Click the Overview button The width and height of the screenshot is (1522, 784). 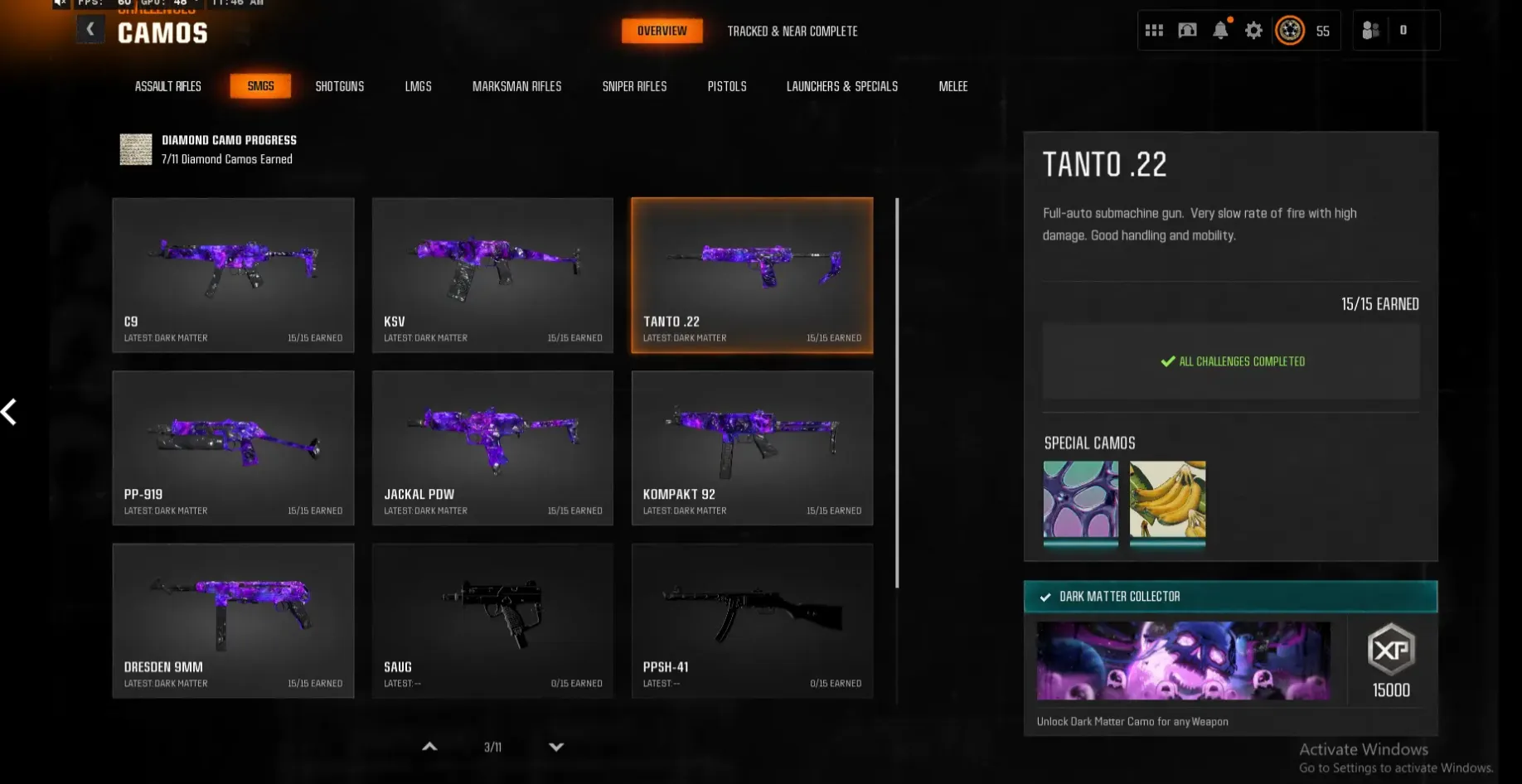(662, 31)
